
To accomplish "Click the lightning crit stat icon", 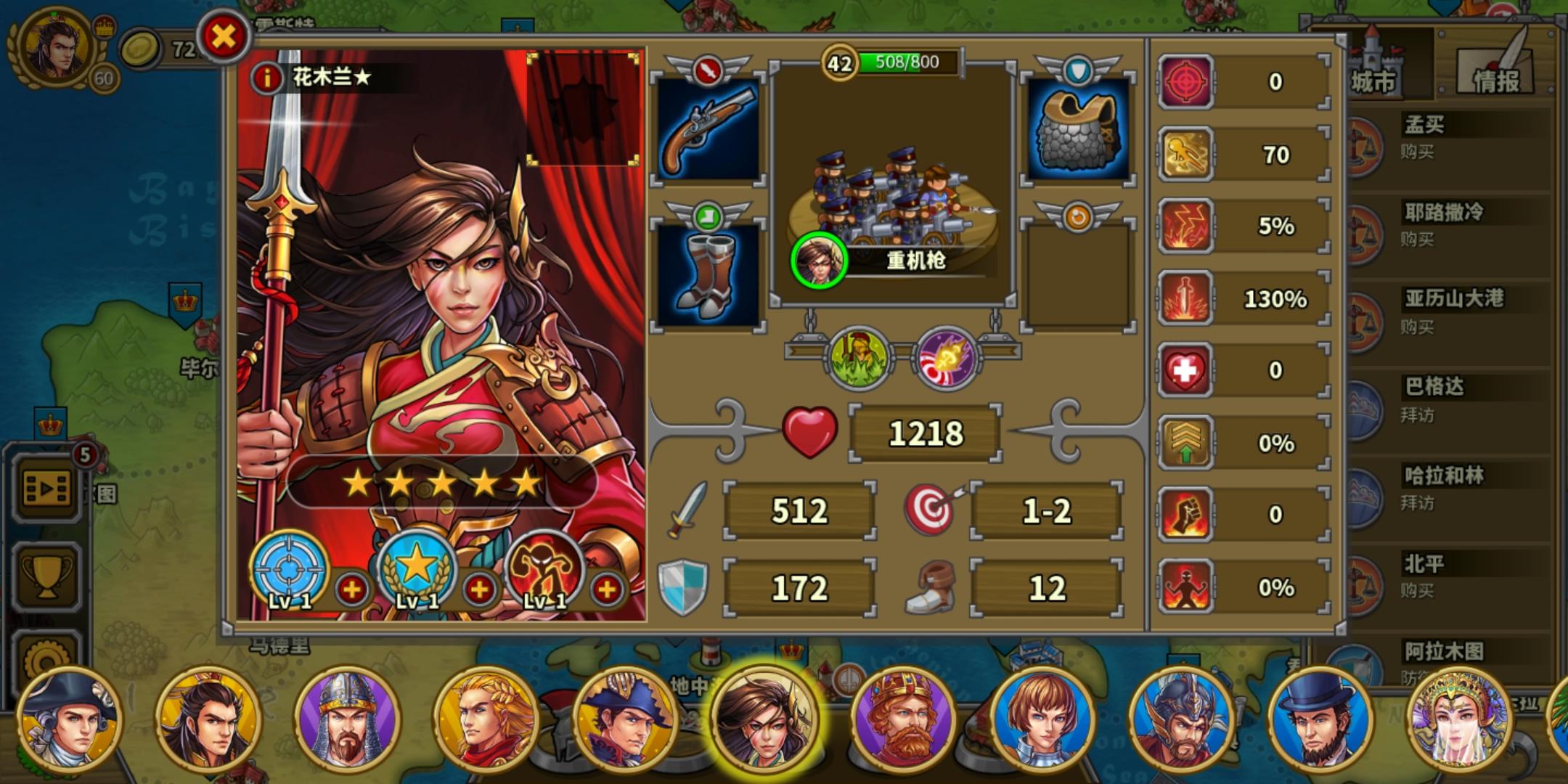I will tap(1185, 226).
